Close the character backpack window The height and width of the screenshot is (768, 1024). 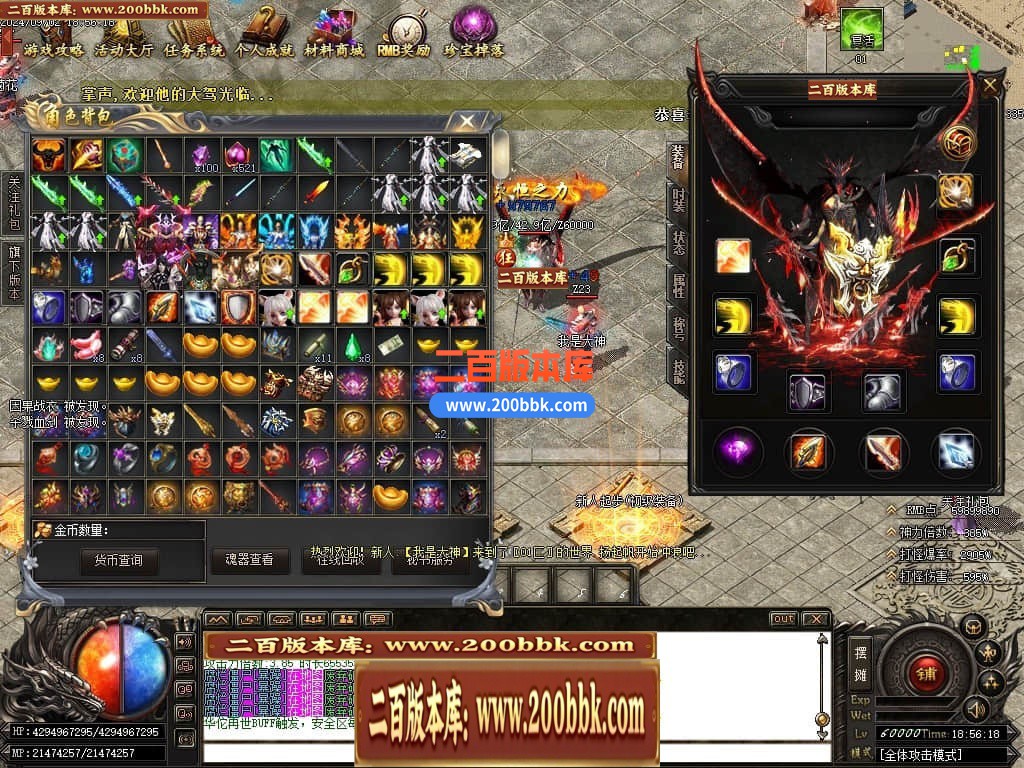click(x=467, y=122)
